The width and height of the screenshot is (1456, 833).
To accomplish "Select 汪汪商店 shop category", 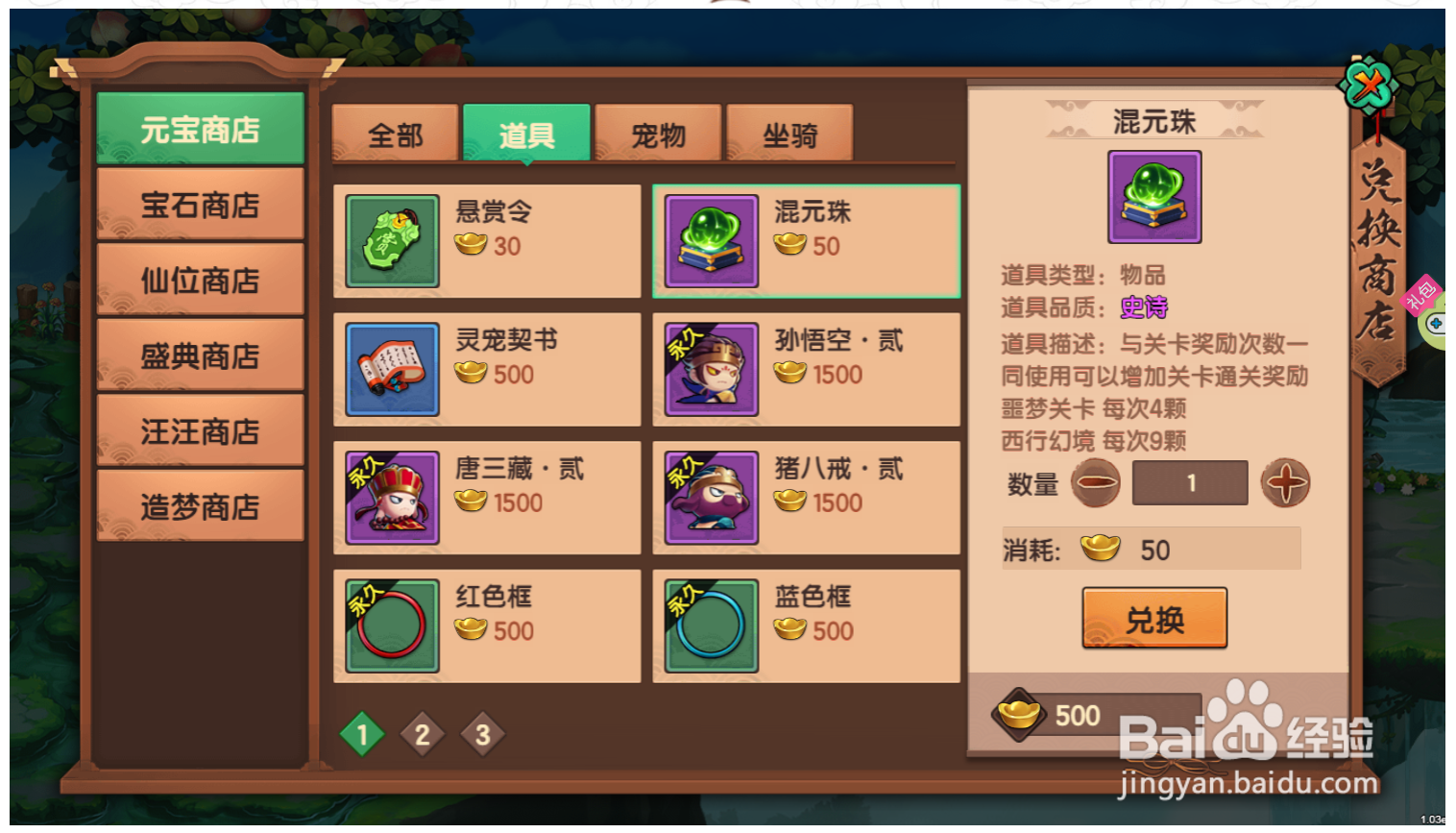I will 200,430.
